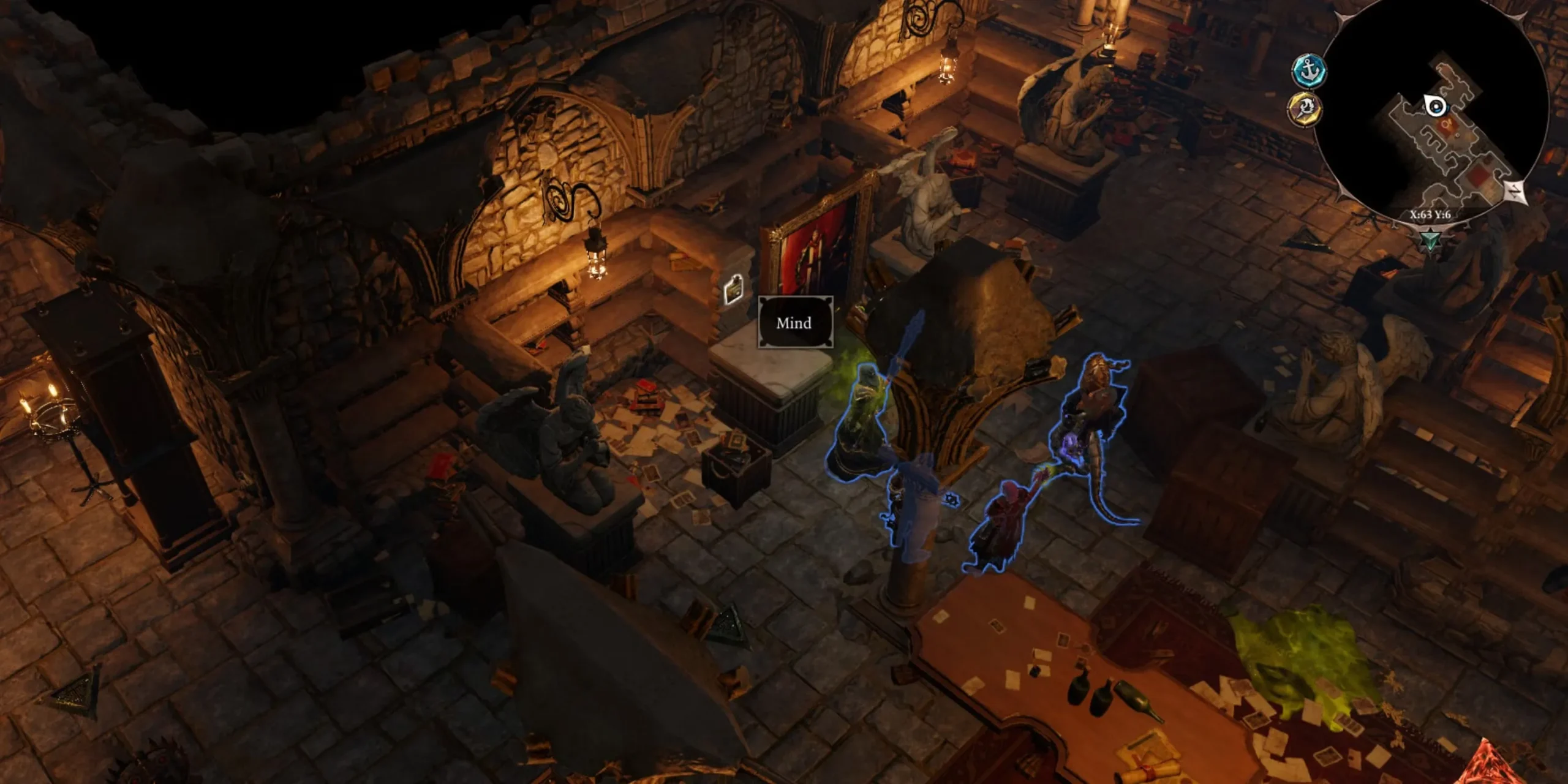The height and width of the screenshot is (784, 1568).
Task: Click the teal gem below the minimap
Action: [1431, 239]
